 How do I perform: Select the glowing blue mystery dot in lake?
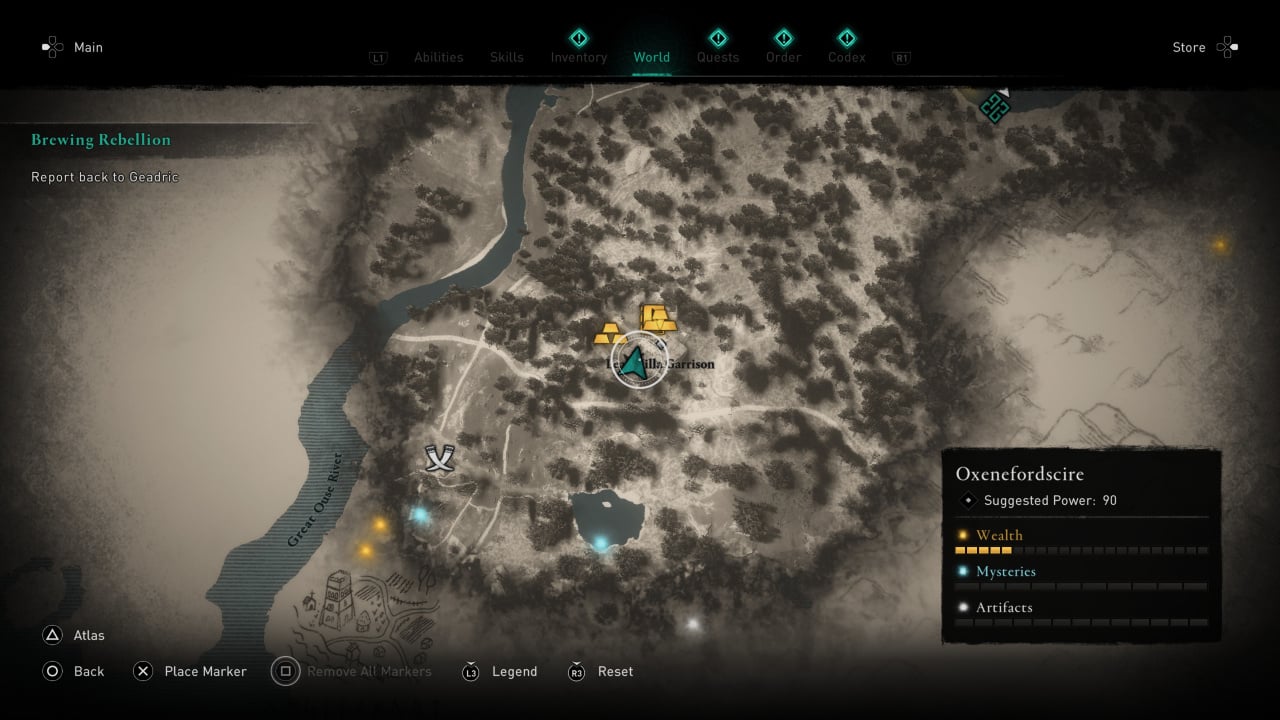point(601,543)
